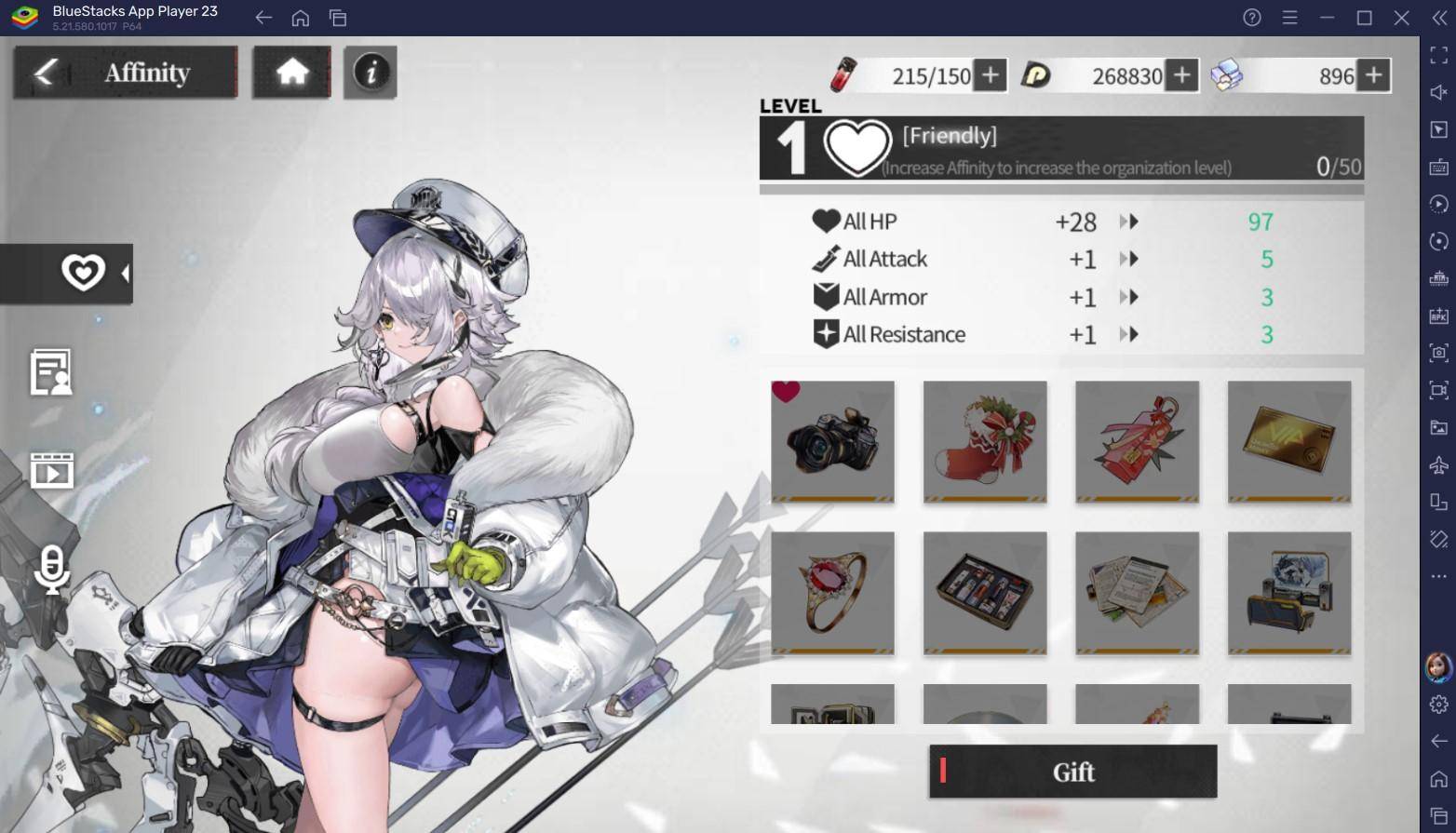Add more stamina with the plus button
The image size is (1456, 833).
pos(990,75)
